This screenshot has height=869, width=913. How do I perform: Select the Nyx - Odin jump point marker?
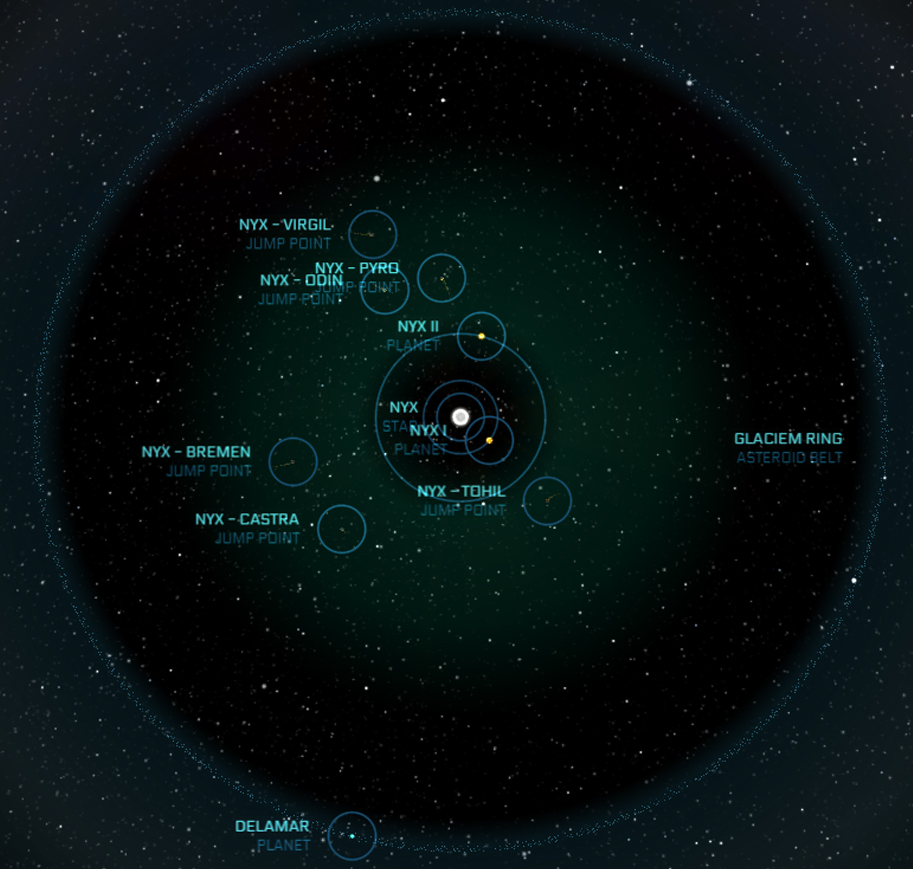pos(384,291)
